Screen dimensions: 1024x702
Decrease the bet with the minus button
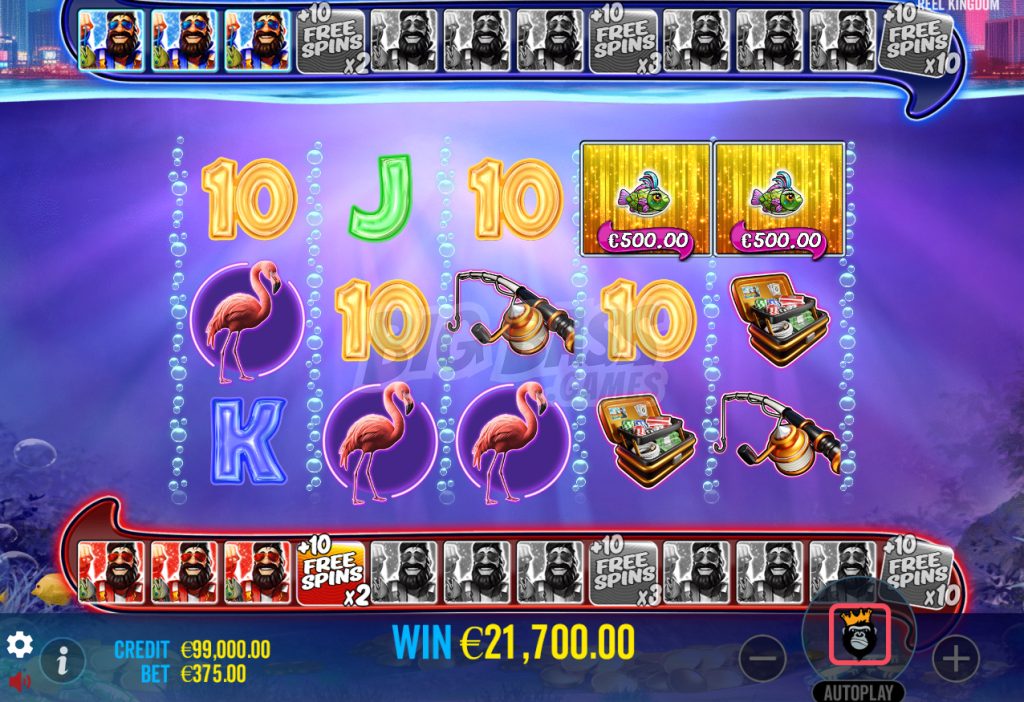click(x=762, y=659)
